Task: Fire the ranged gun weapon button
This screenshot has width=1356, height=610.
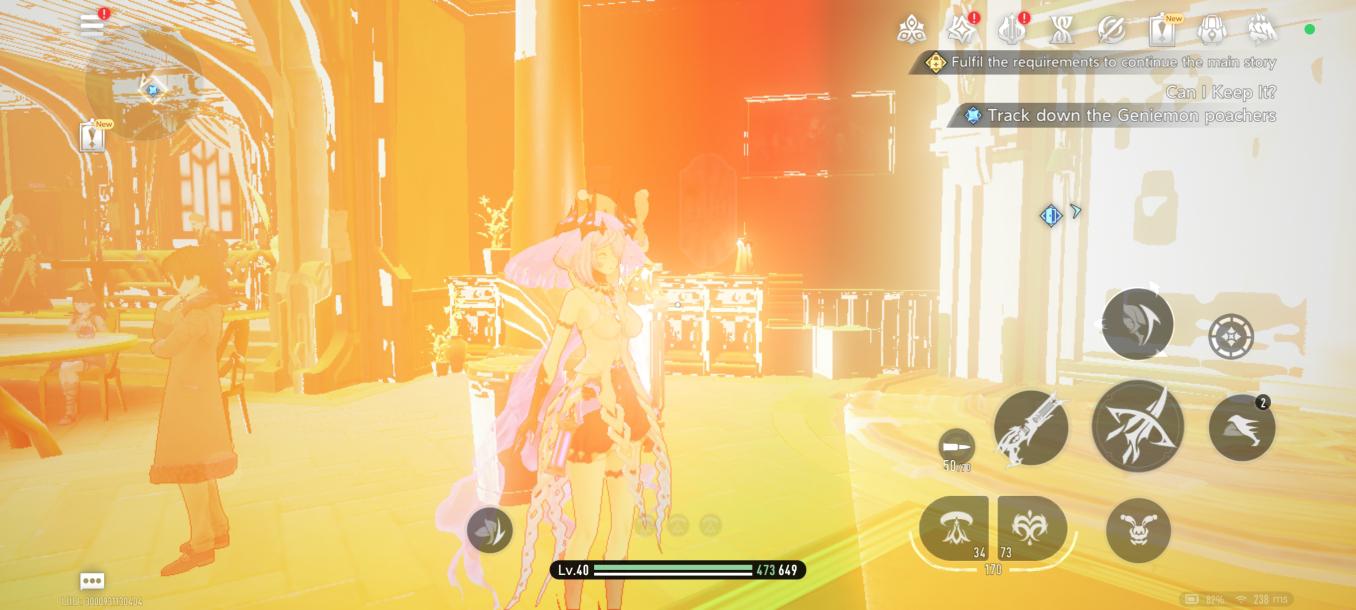Action: click(1031, 428)
